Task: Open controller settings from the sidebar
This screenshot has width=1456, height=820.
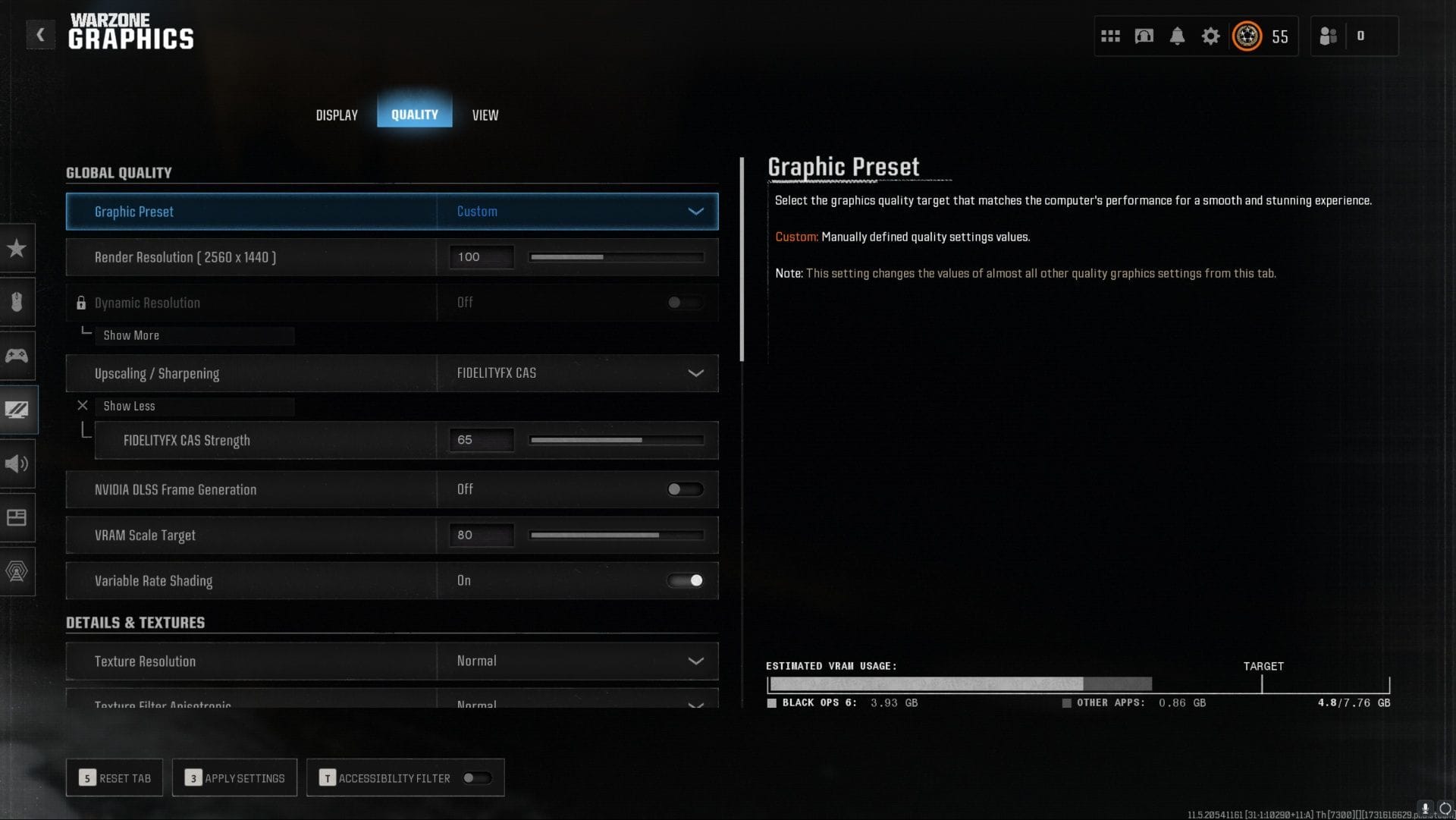Action: coord(16,355)
